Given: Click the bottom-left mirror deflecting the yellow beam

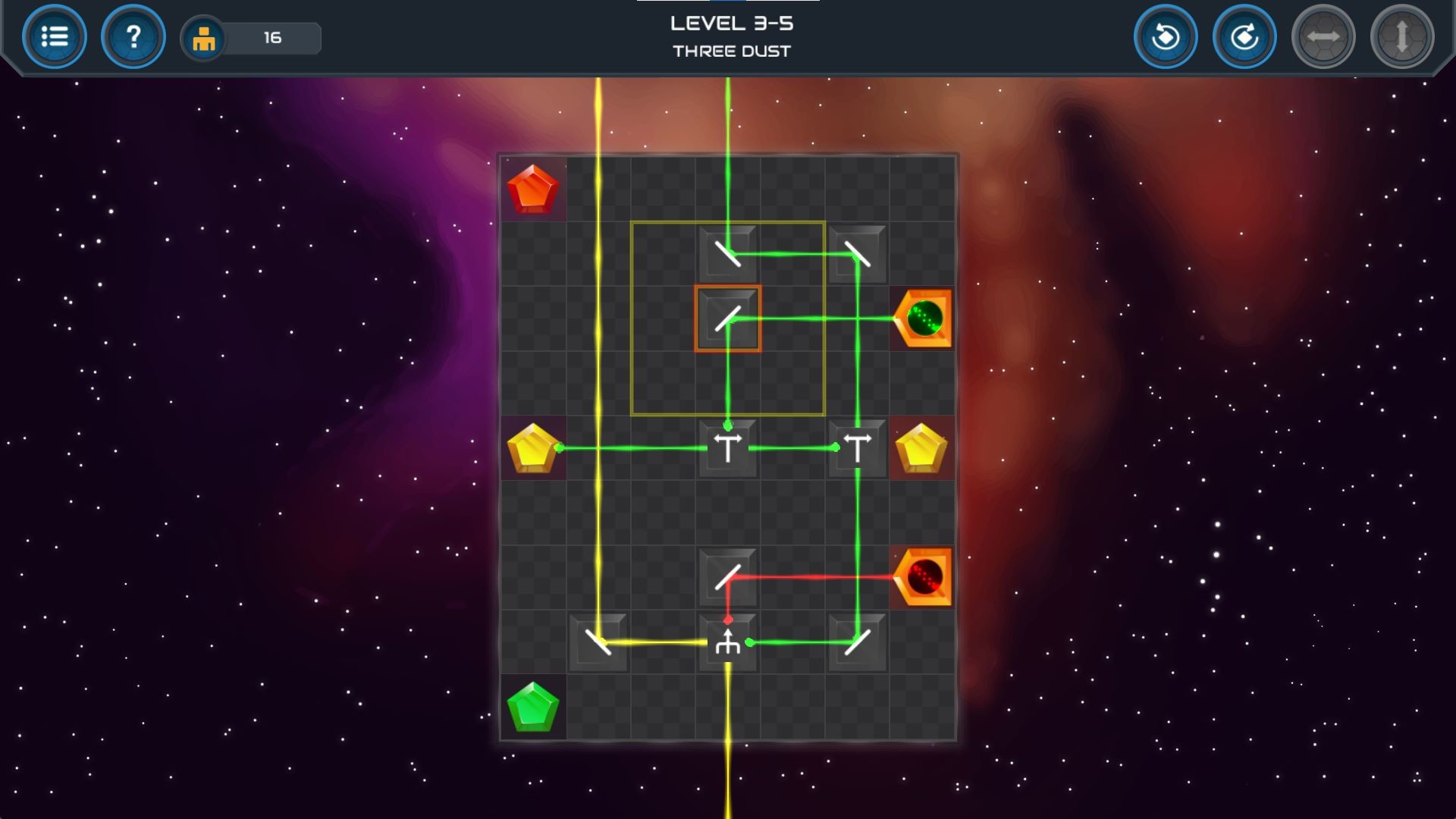Looking at the screenshot, I should 598,642.
